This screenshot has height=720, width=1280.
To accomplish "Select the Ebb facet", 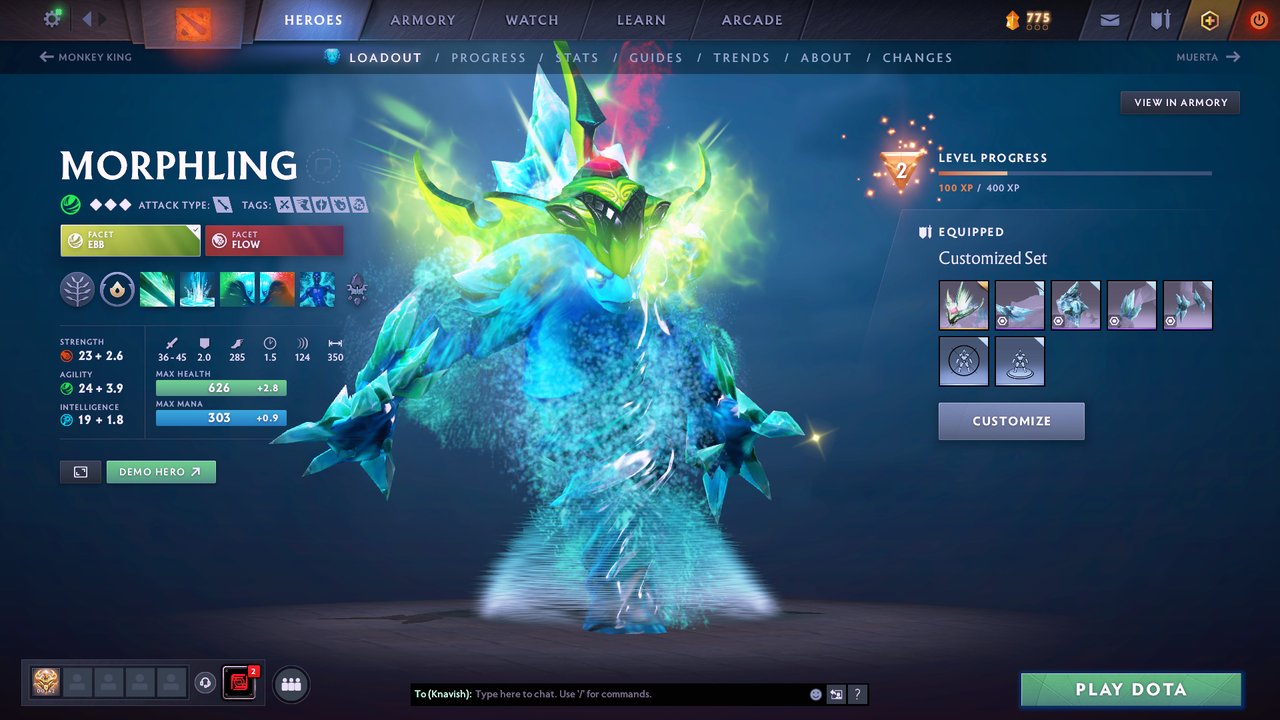I will (130, 240).
